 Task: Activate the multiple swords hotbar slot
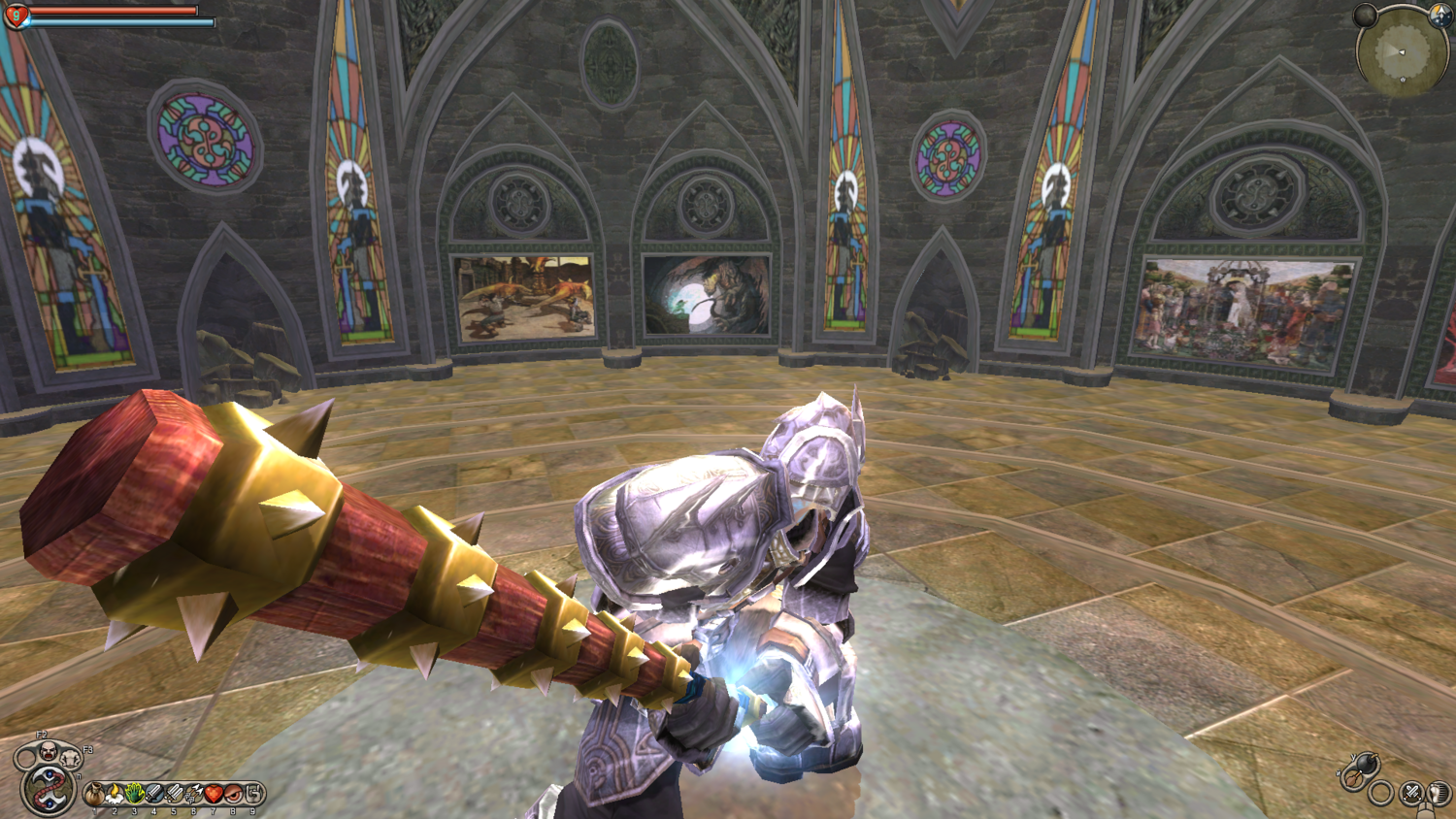174,795
